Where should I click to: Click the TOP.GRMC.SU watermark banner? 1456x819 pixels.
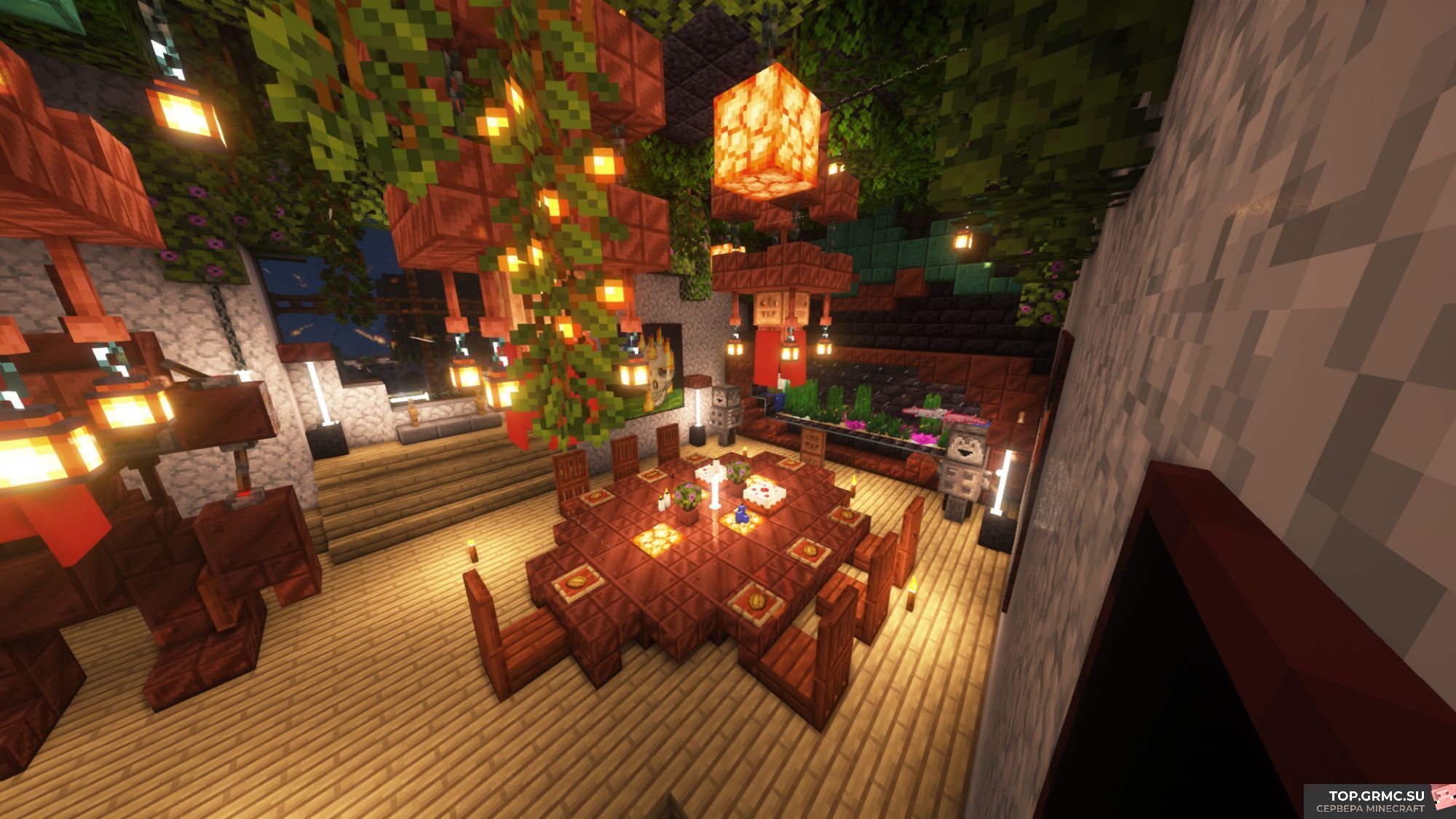coord(1378,801)
